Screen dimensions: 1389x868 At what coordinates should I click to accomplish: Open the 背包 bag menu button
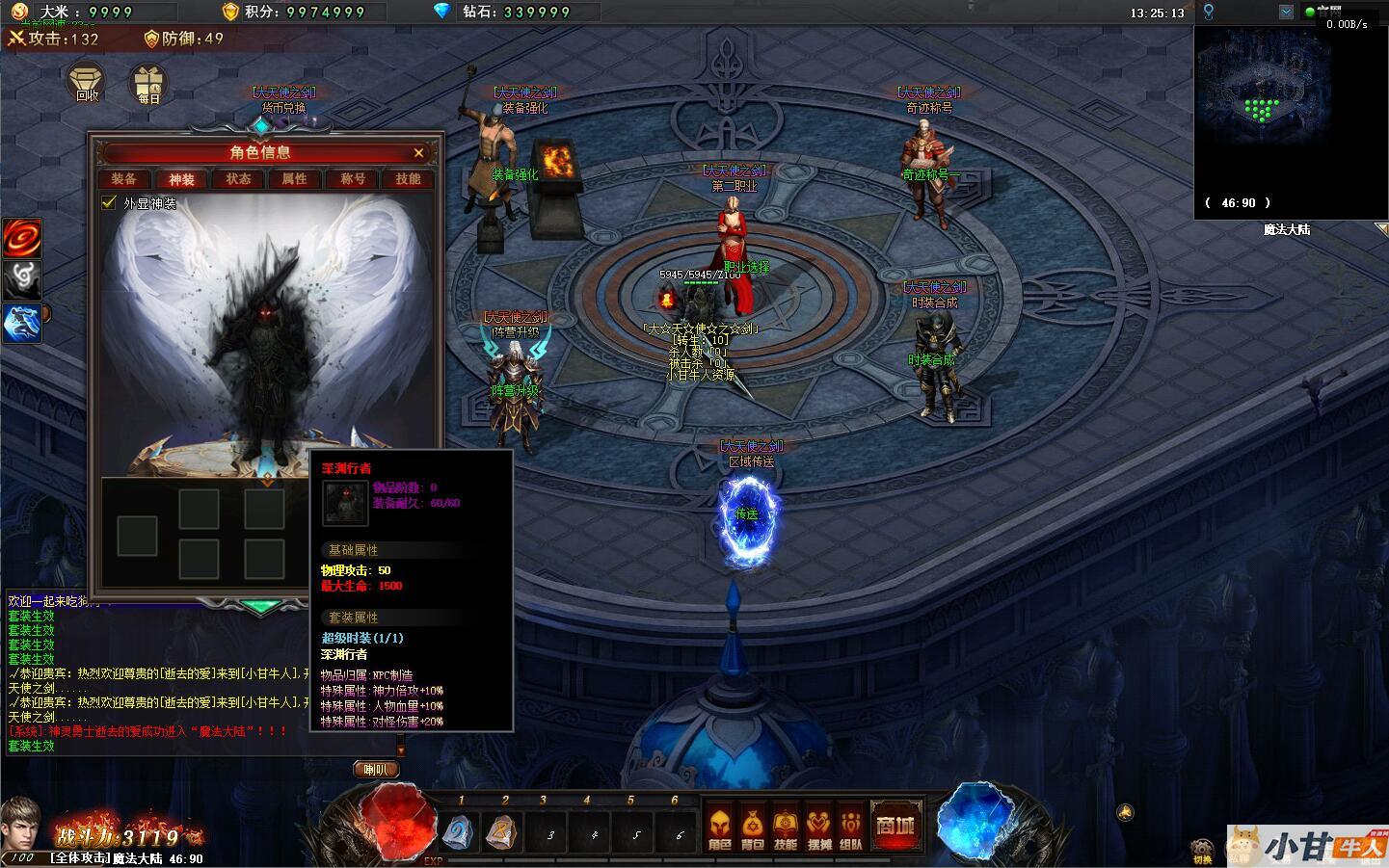pos(752,829)
